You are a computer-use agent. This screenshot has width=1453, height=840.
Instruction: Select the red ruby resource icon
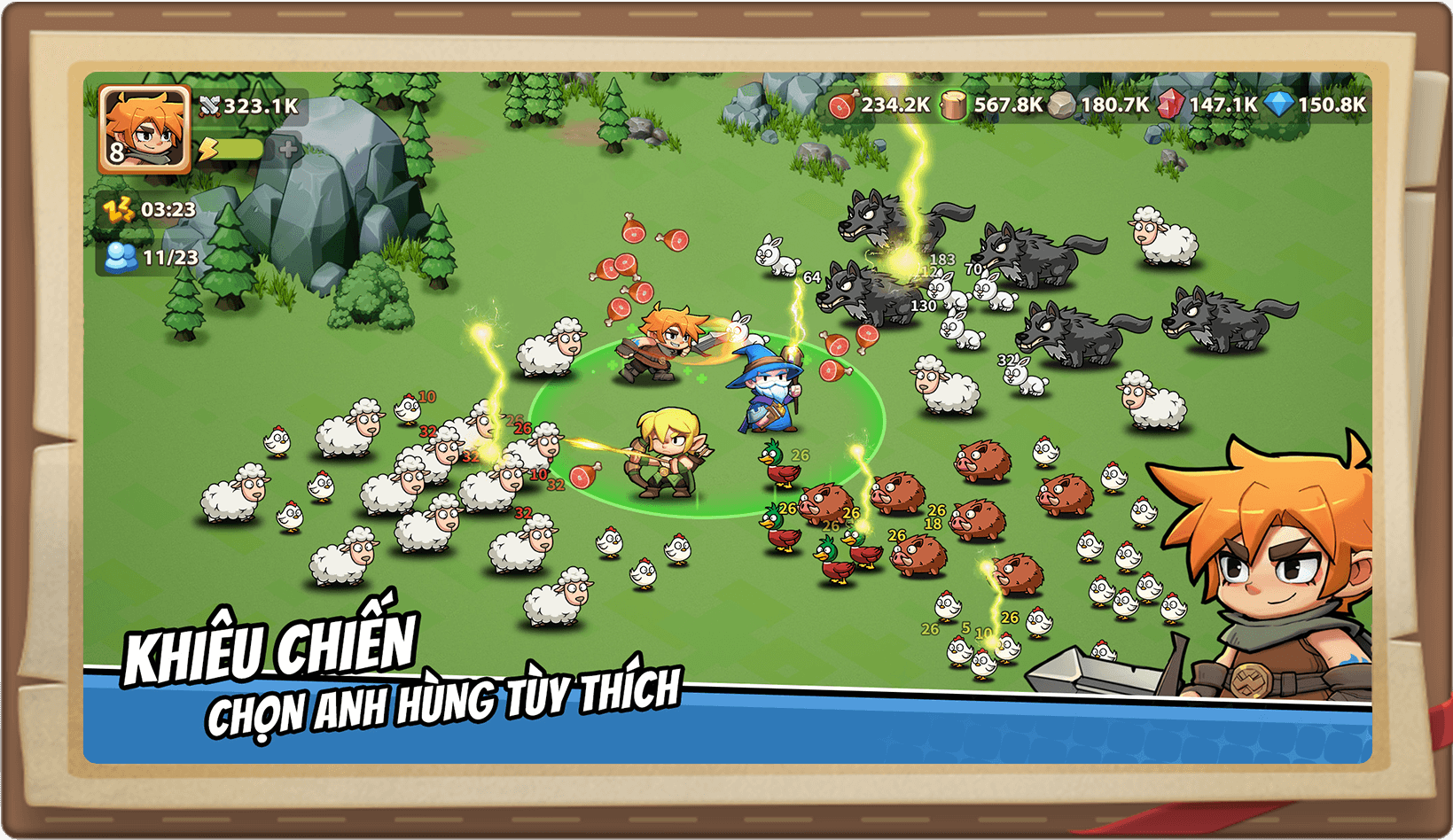[x=1170, y=105]
